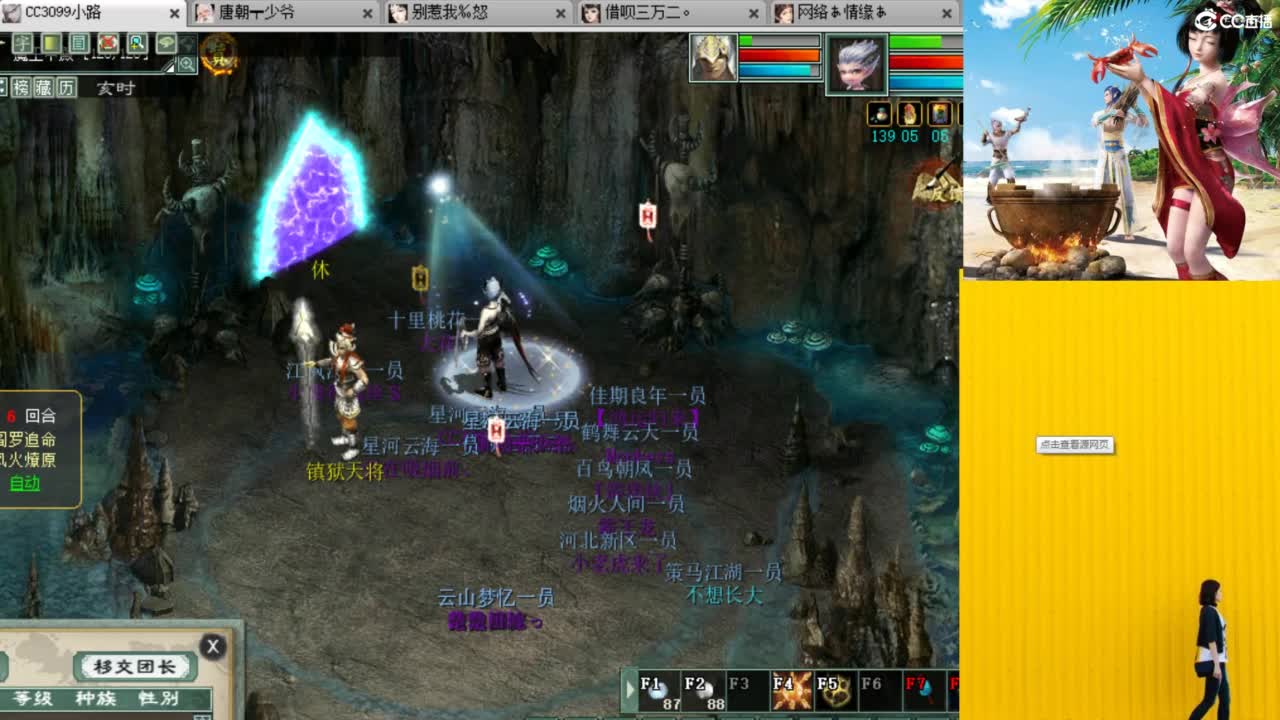The width and height of the screenshot is (1280, 720).
Task: Collapse the skill hotbar with its left arrow
Action: [x=629, y=688]
